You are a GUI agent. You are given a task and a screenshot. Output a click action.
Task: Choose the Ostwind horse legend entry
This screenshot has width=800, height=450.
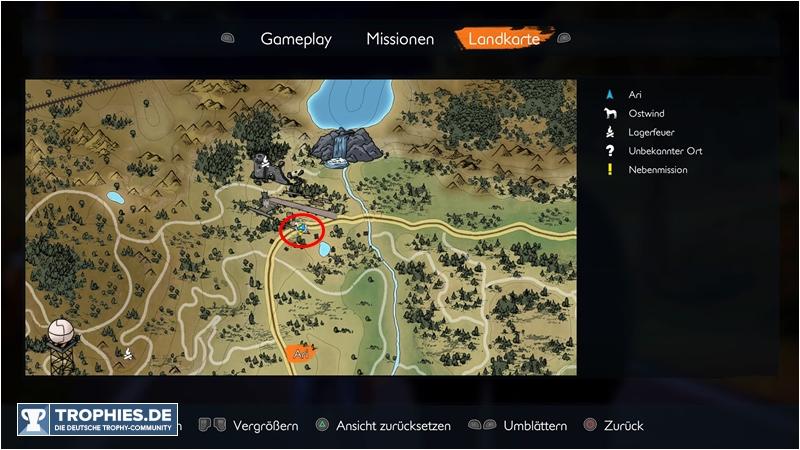[x=646, y=113]
